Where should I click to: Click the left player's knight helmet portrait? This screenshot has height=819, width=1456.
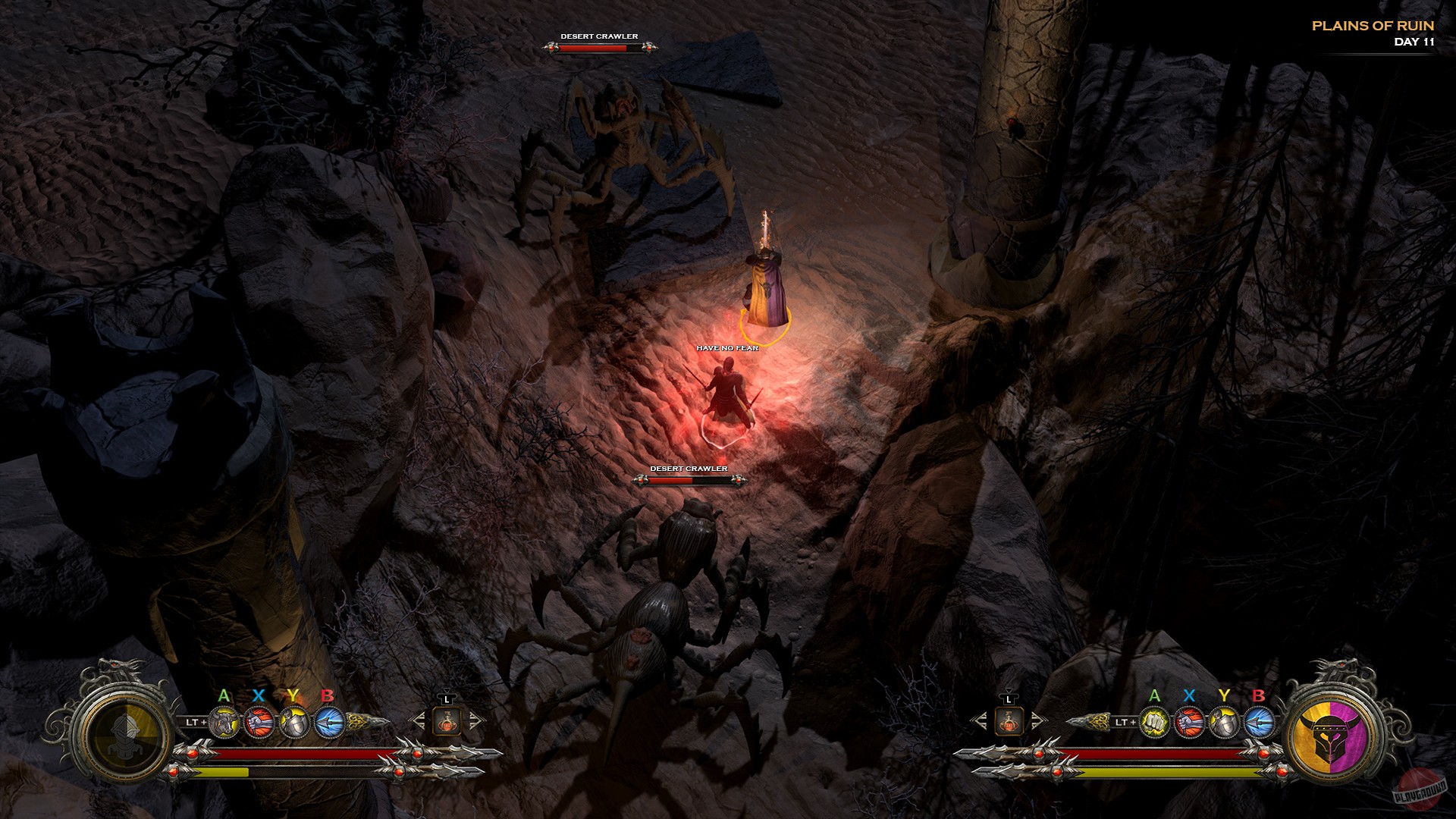[125, 732]
